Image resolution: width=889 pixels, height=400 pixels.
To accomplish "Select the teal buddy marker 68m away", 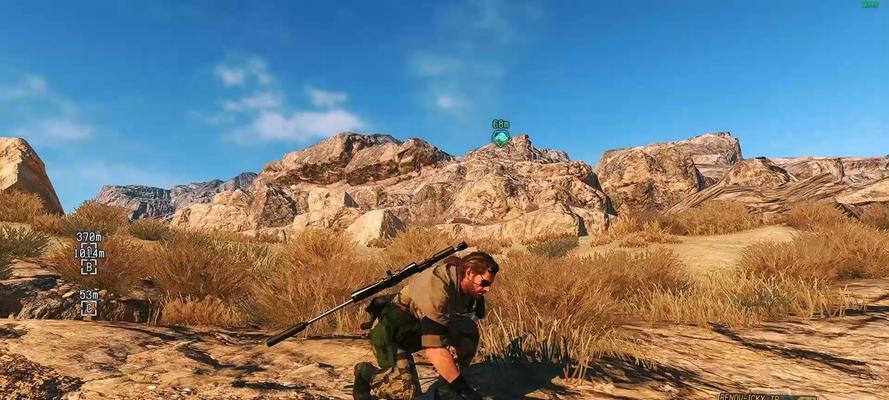I will [501, 138].
